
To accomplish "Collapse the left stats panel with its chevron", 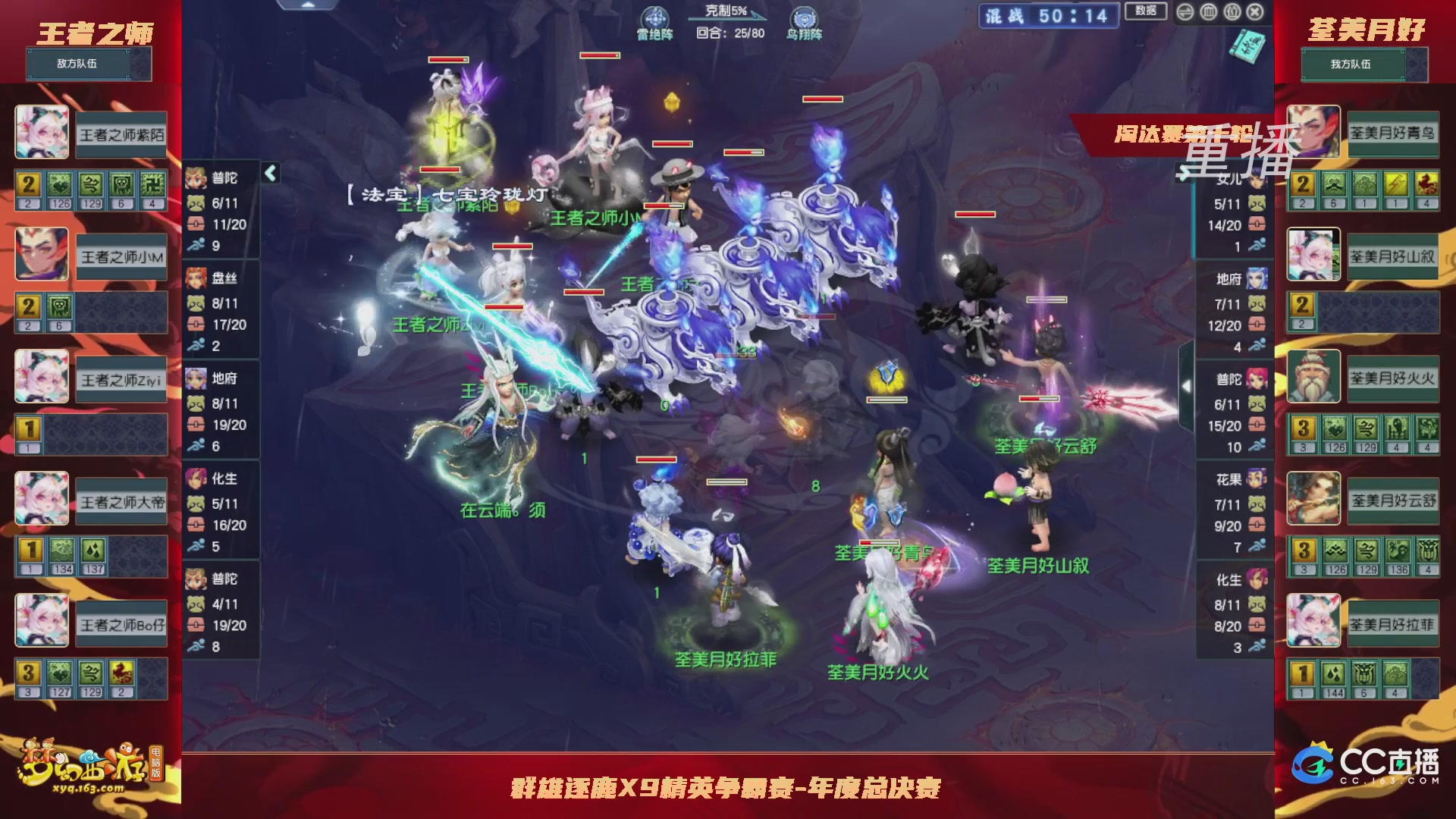I will click(269, 173).
